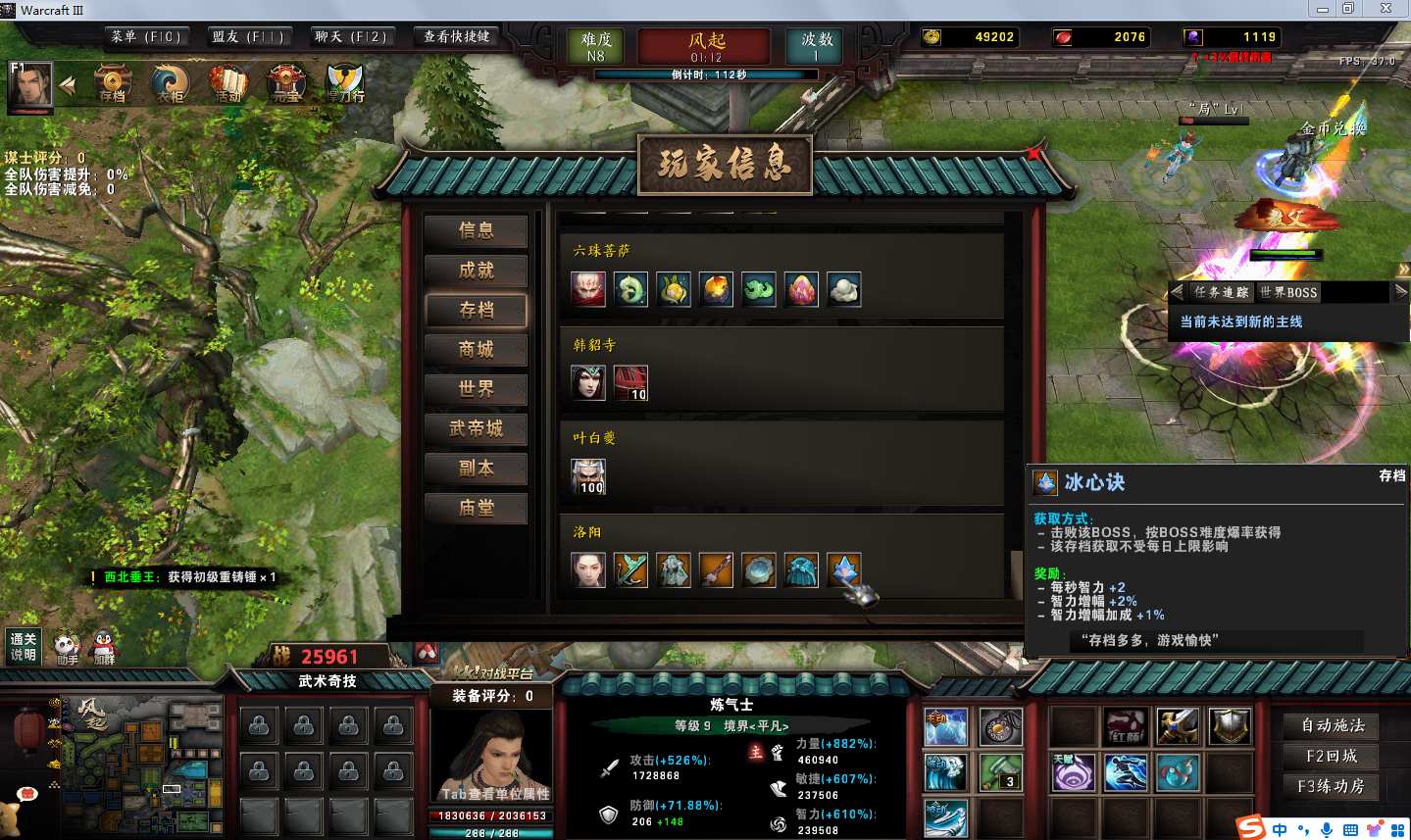
Task: Select the 商城 tab
Action: pyautogui.click(x=476, y=350)
